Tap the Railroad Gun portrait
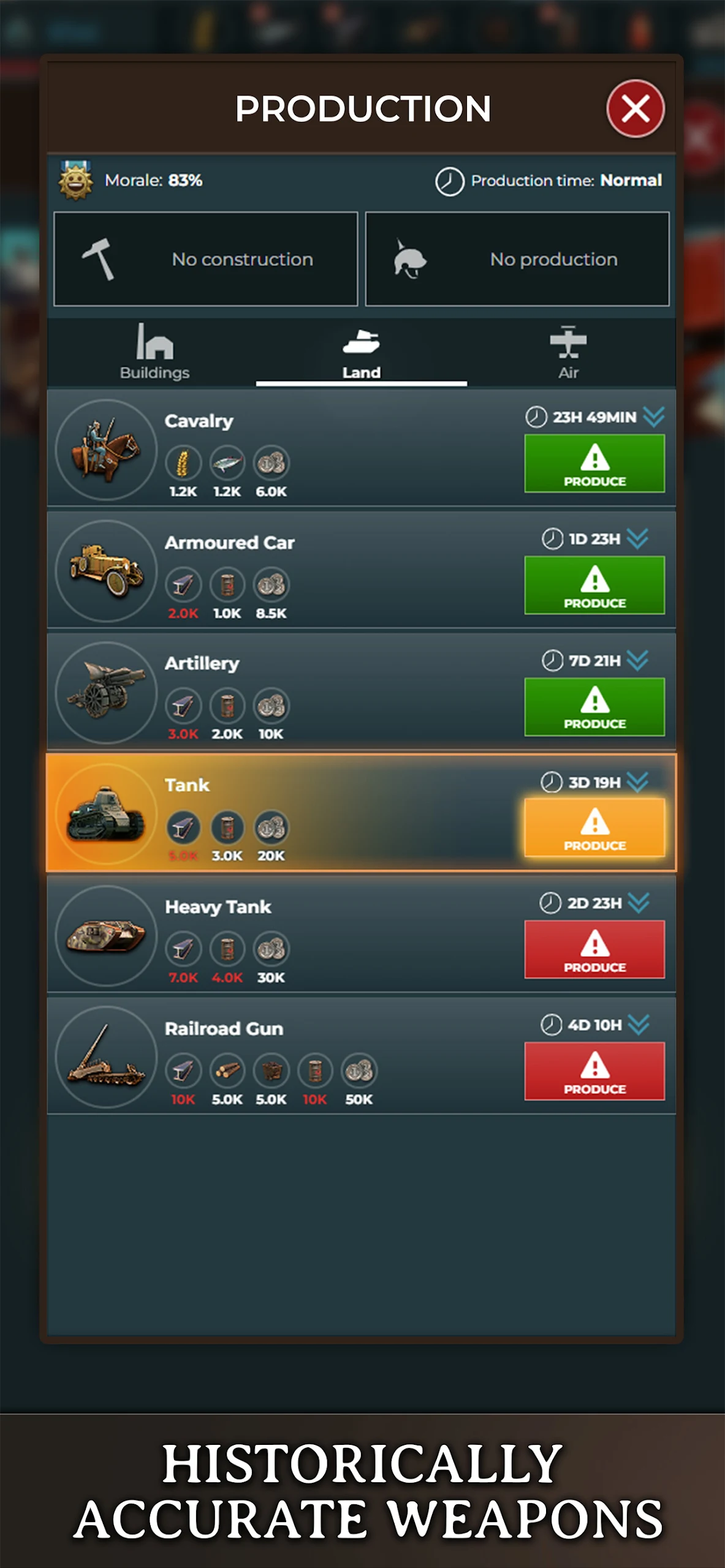This screenshot has height=1568, width=725. click(x=106, y=1057)
